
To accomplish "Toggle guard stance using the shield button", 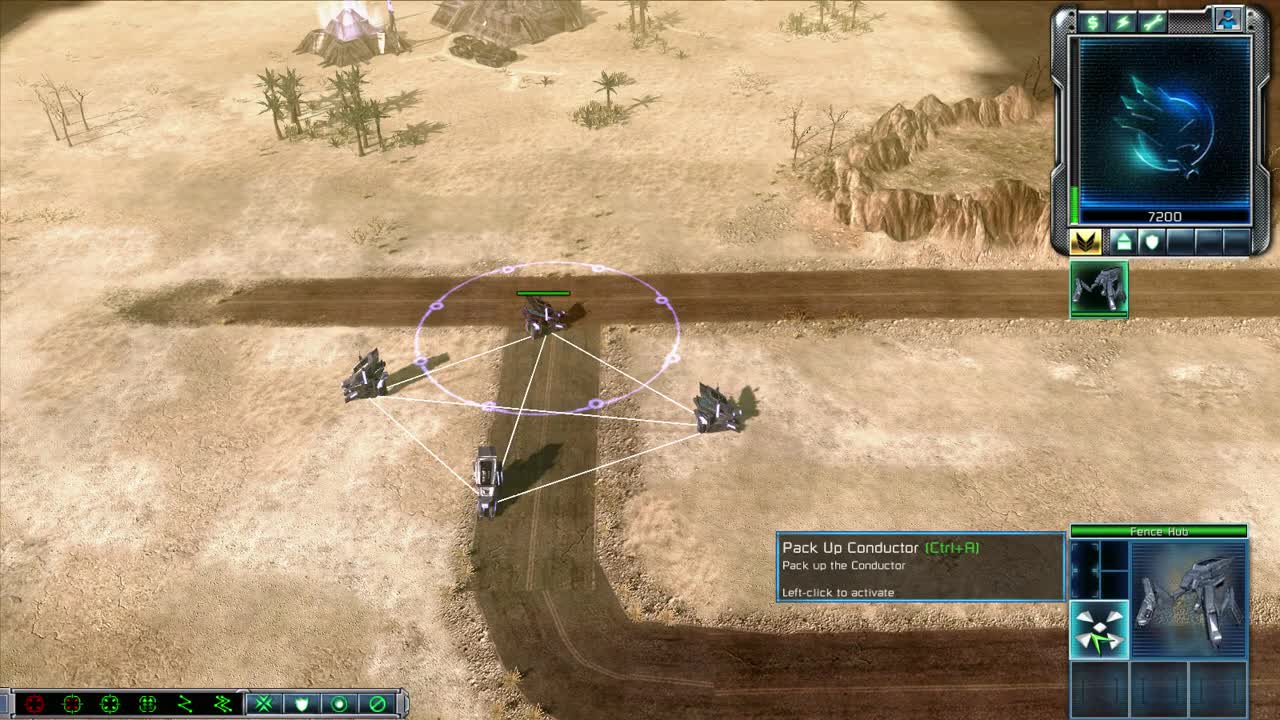I will pos(303,703).
